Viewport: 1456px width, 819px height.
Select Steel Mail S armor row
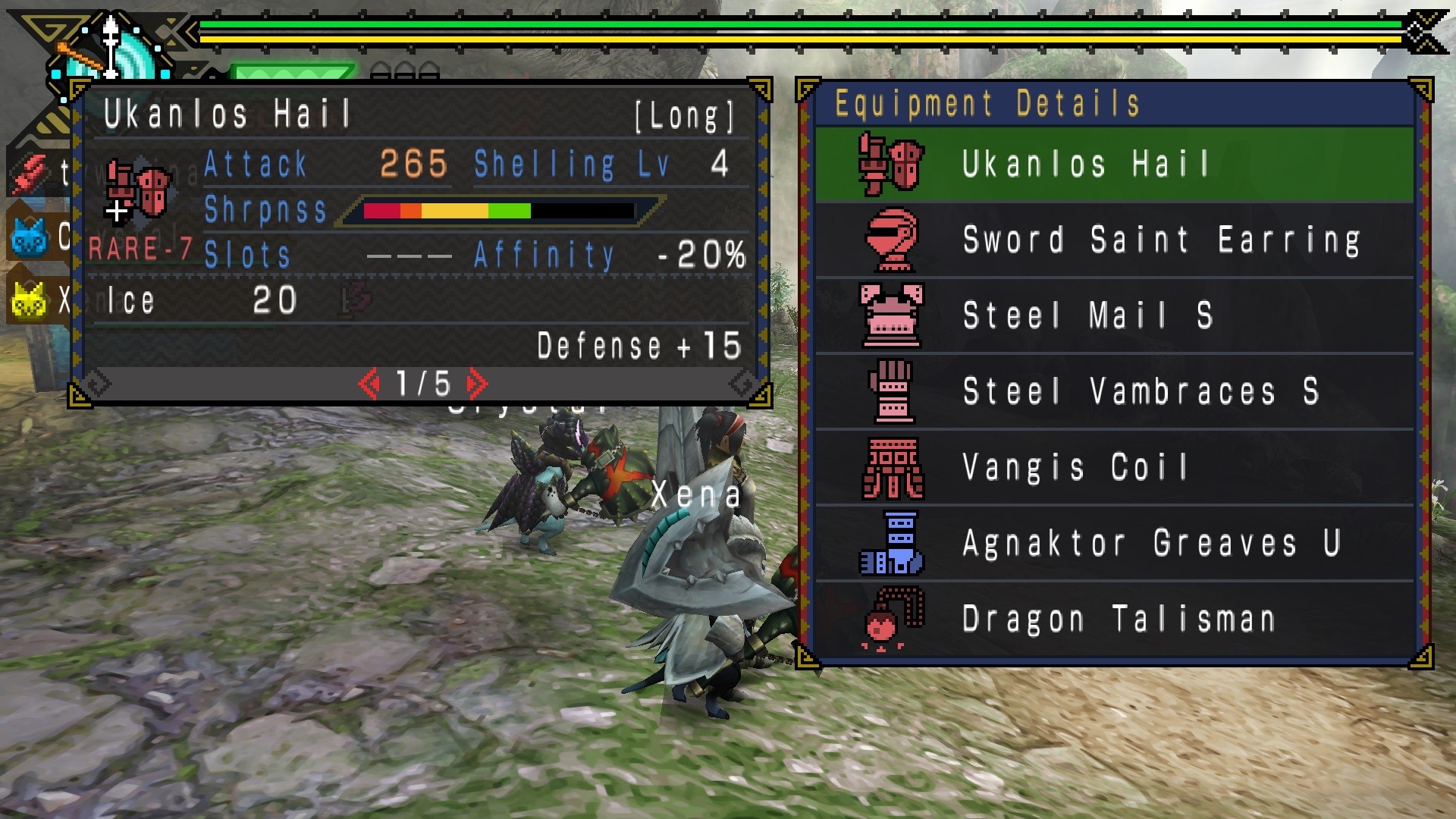[1113, 315]
